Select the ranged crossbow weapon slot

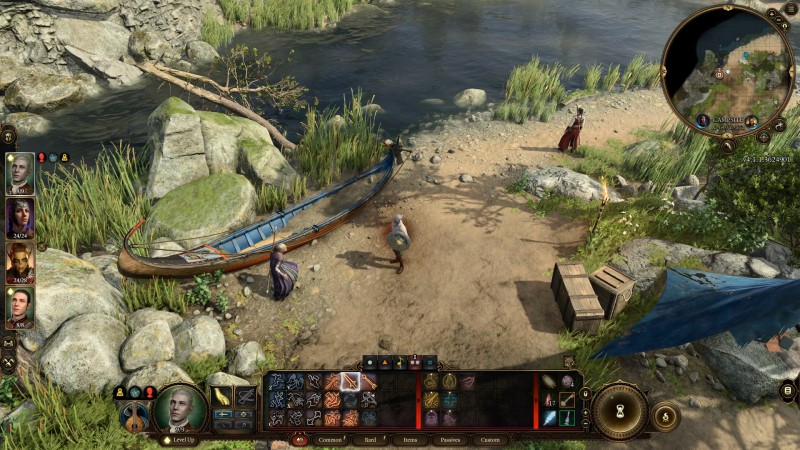coord(245,397)
